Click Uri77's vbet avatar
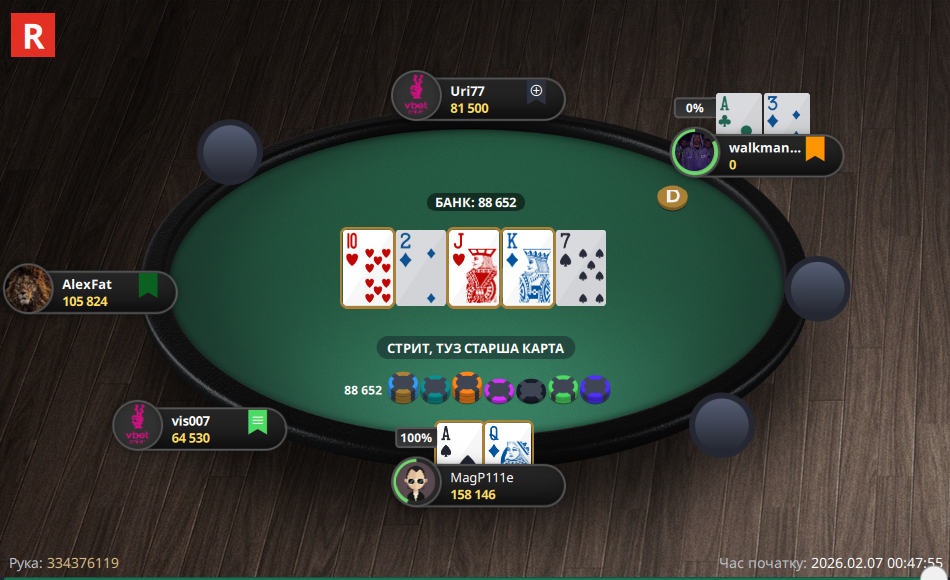950x580 pixels. (415, 96)
